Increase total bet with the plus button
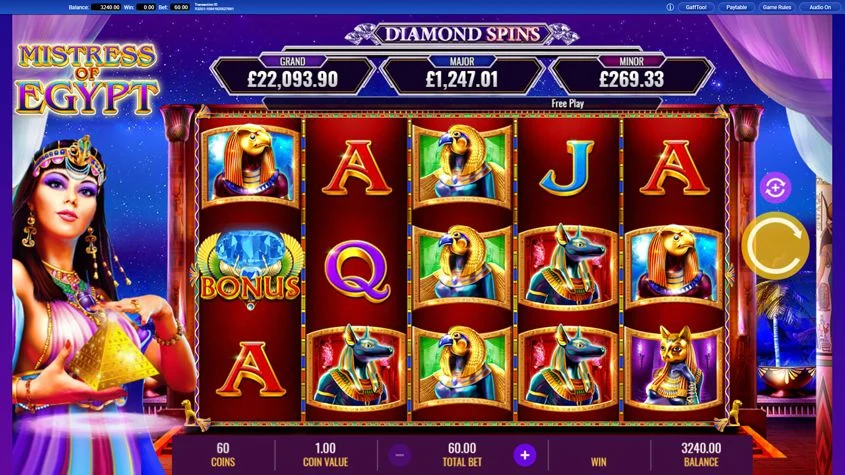 point(523,455)
